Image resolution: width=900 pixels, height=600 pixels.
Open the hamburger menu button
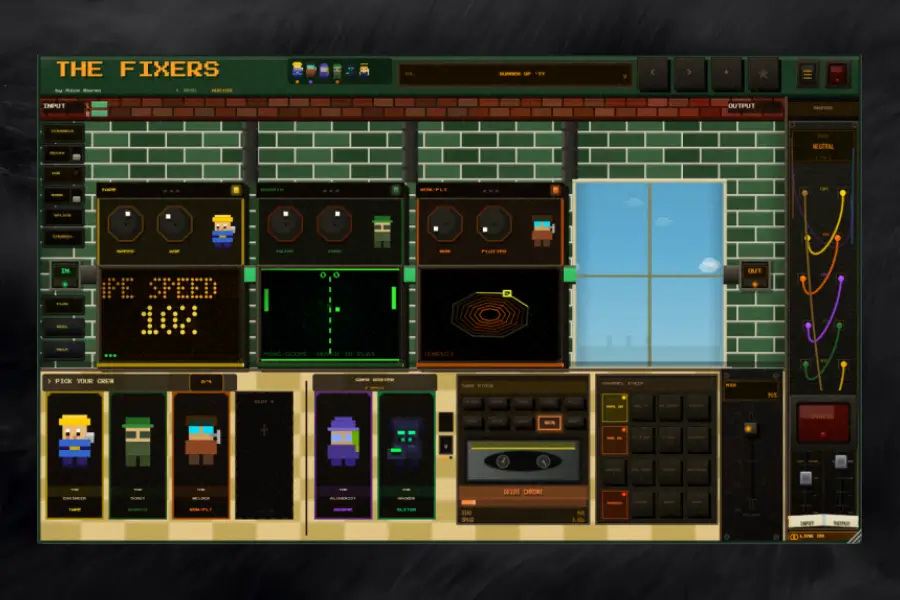(x=808, y=74)
